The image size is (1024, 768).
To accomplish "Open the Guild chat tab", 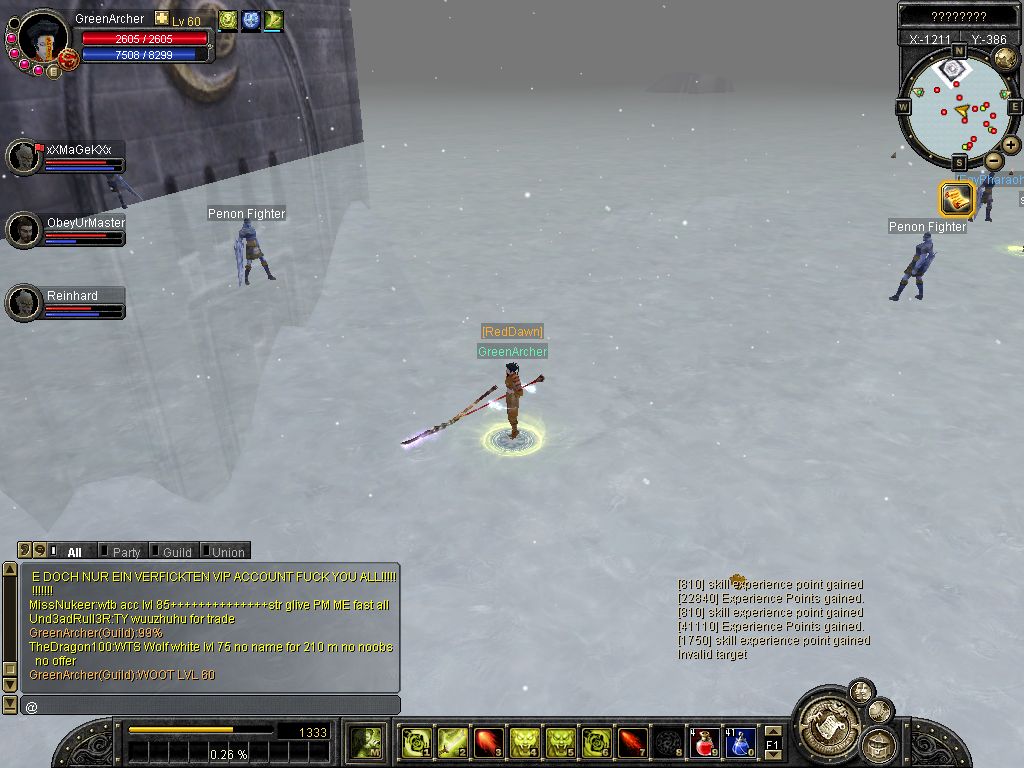I will pyautogui.click(x=176, y=551).
